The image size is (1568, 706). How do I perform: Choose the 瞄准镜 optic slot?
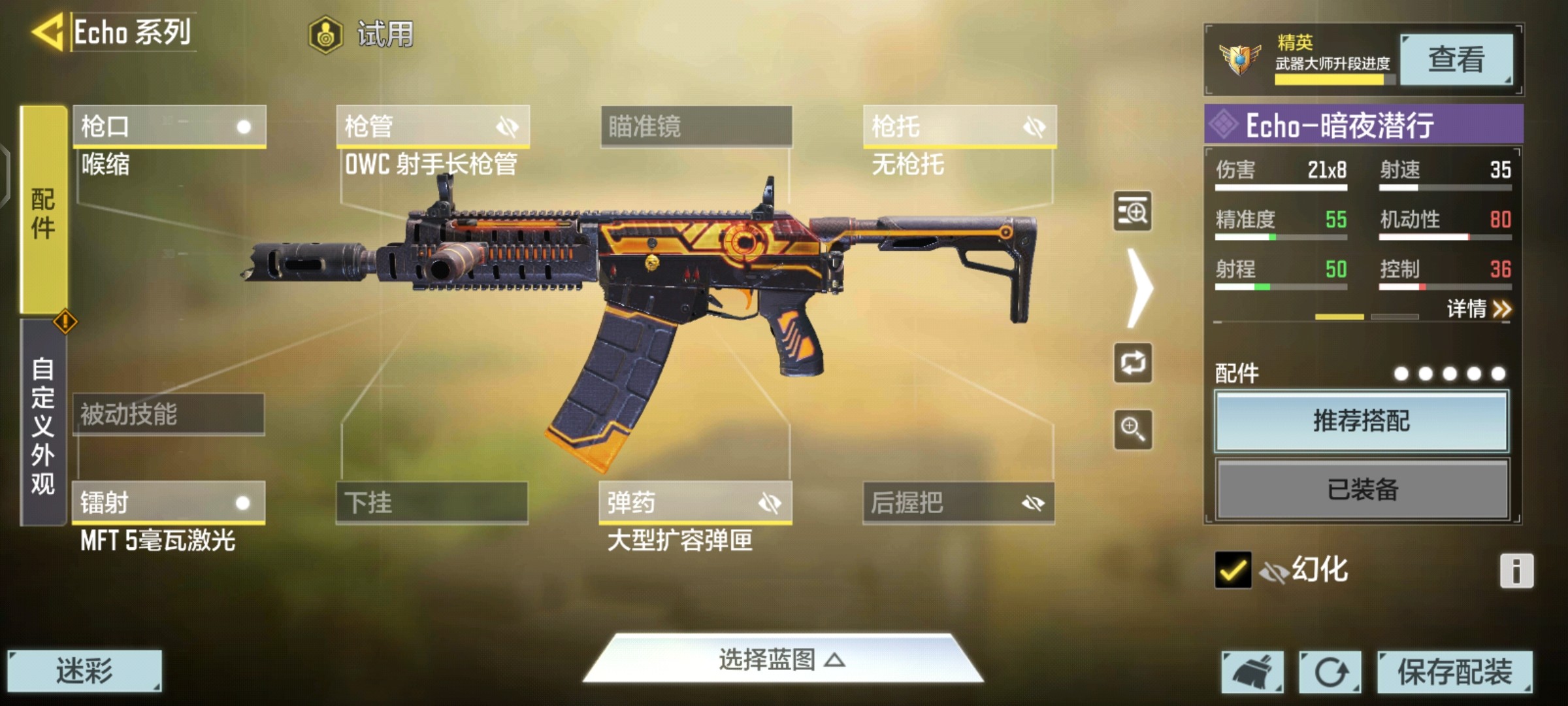click(696, 126)
